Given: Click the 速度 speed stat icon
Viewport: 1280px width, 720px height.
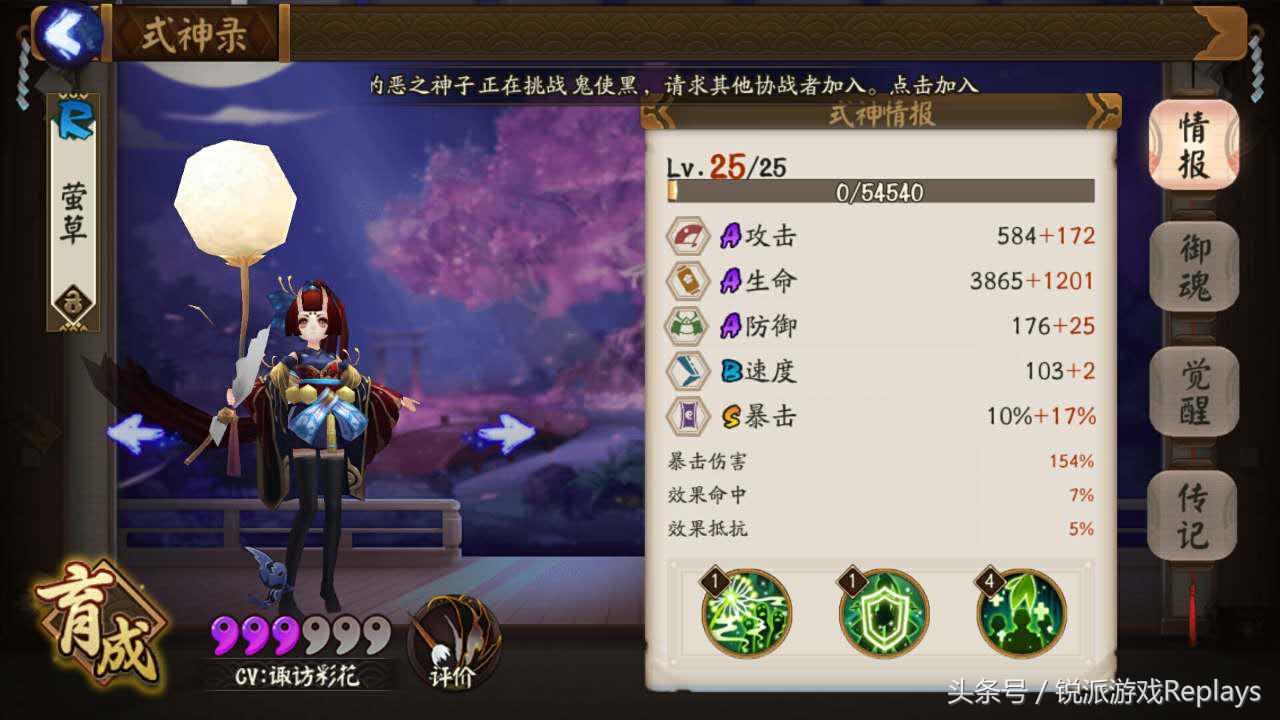Looking at the screenshot, I should (687, 371).
